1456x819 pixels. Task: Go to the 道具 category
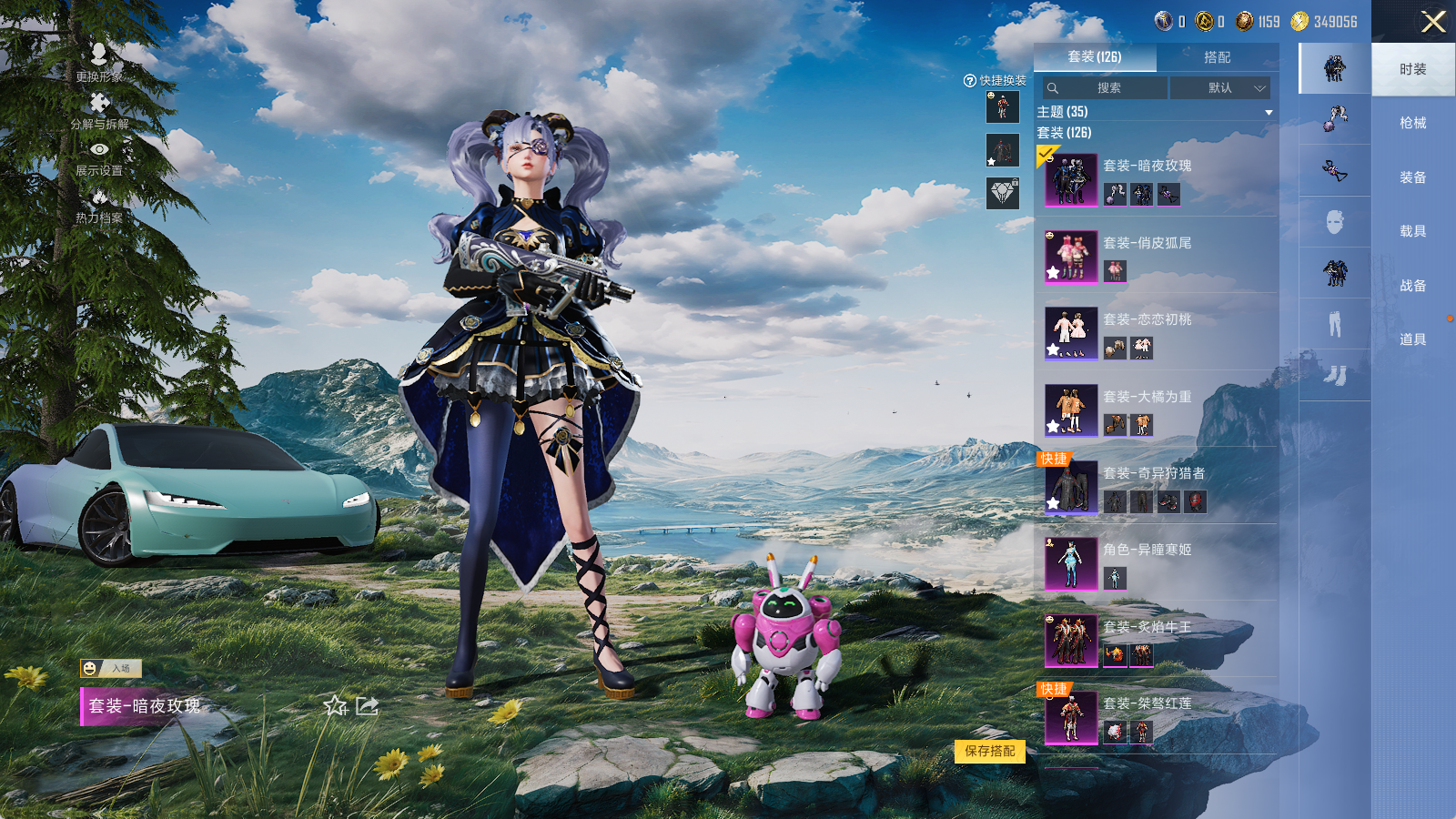click(x=1412, y=339)
